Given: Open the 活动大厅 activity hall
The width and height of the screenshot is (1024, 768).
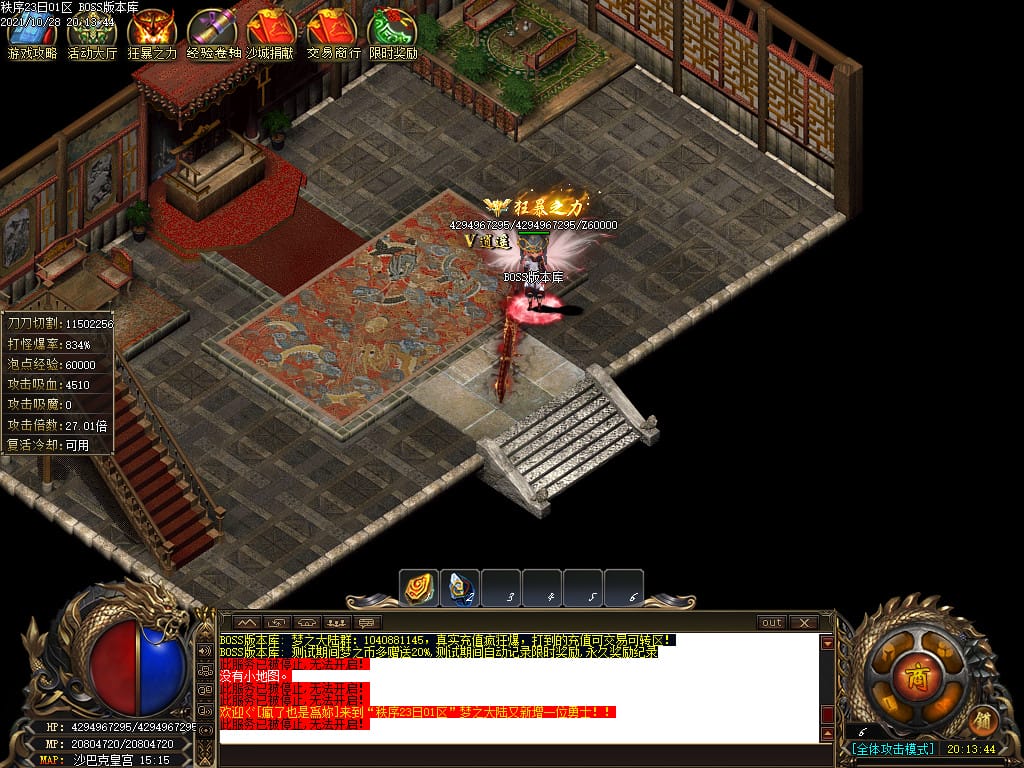Looking at the screenshot, I should click(x=92, y=32).
